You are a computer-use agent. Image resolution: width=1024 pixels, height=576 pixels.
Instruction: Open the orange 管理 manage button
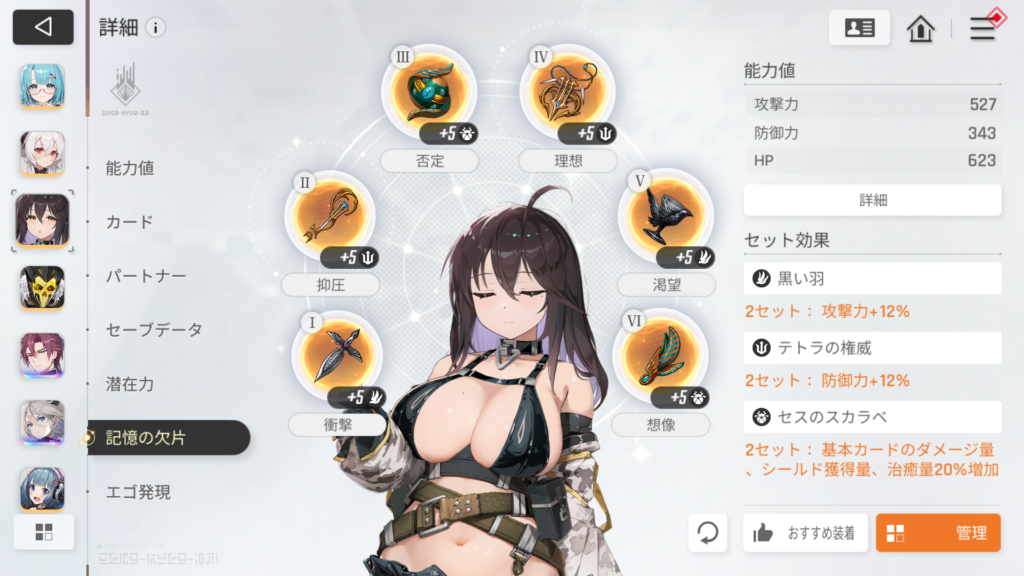tap(938, 533)
